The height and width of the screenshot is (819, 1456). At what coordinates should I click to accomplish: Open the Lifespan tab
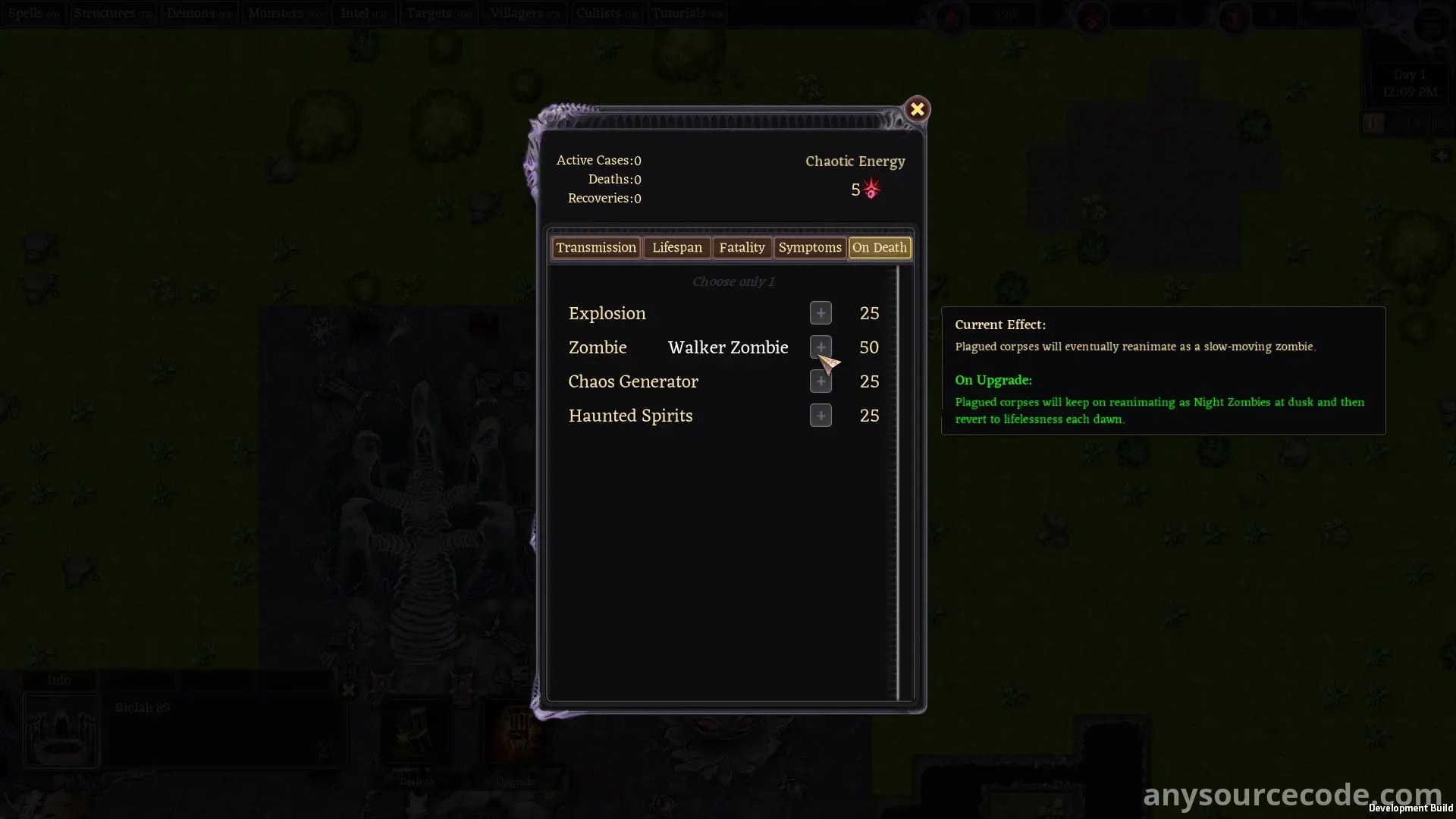[677, 248]
